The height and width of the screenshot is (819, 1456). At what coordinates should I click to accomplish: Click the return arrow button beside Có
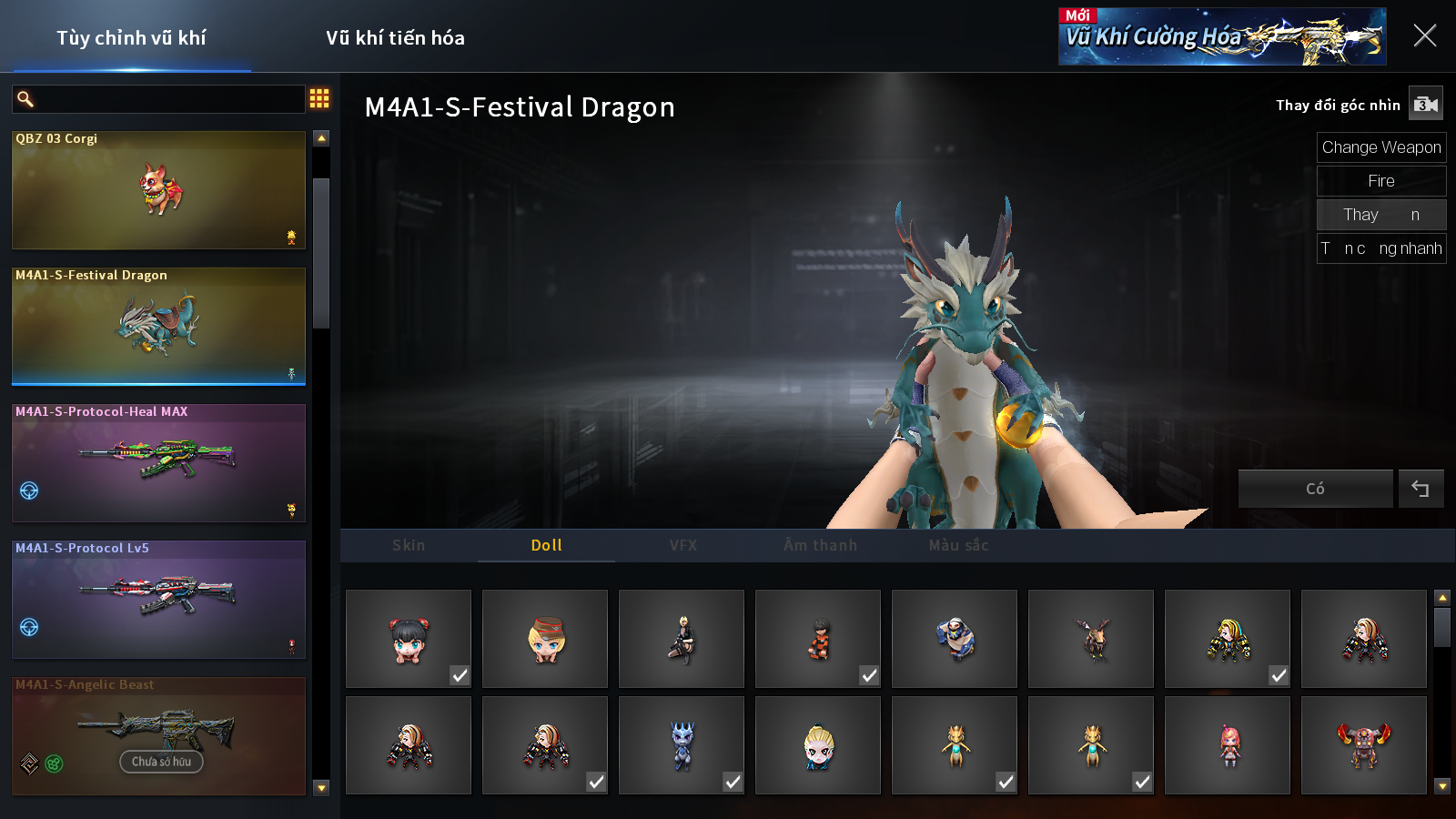(1421, 489)
